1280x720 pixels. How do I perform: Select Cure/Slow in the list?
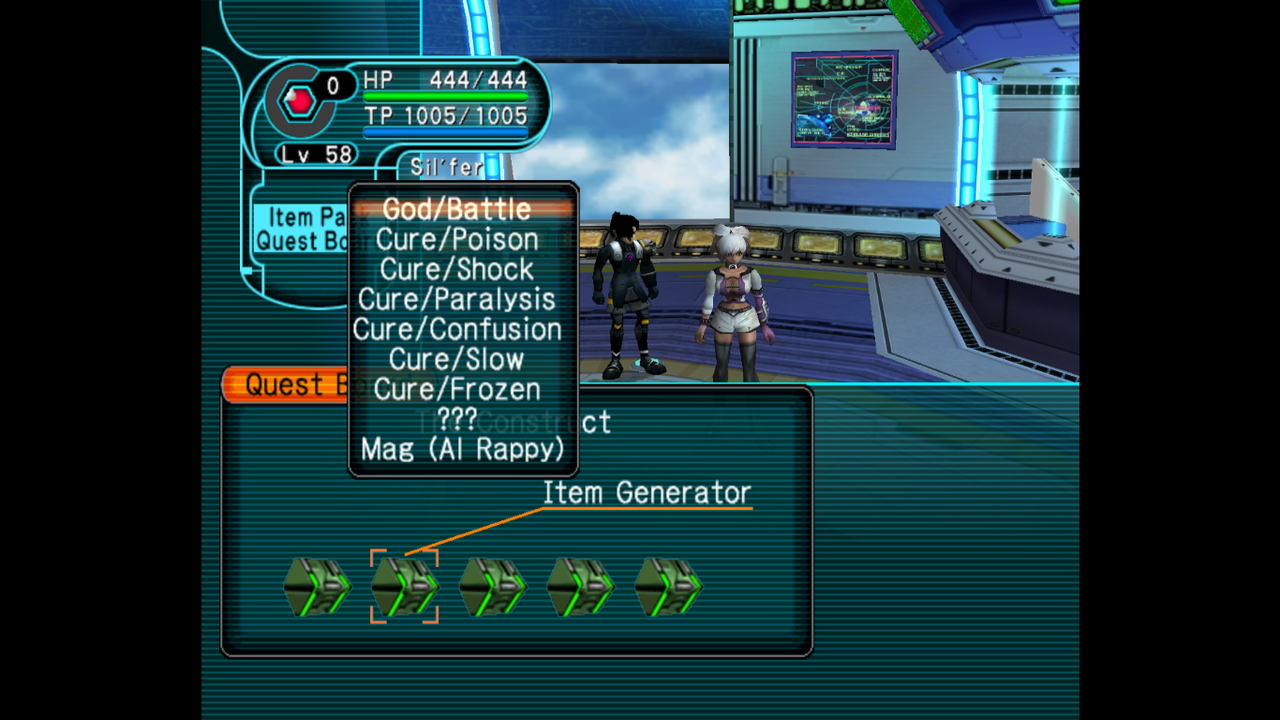[x=457, y=359]
